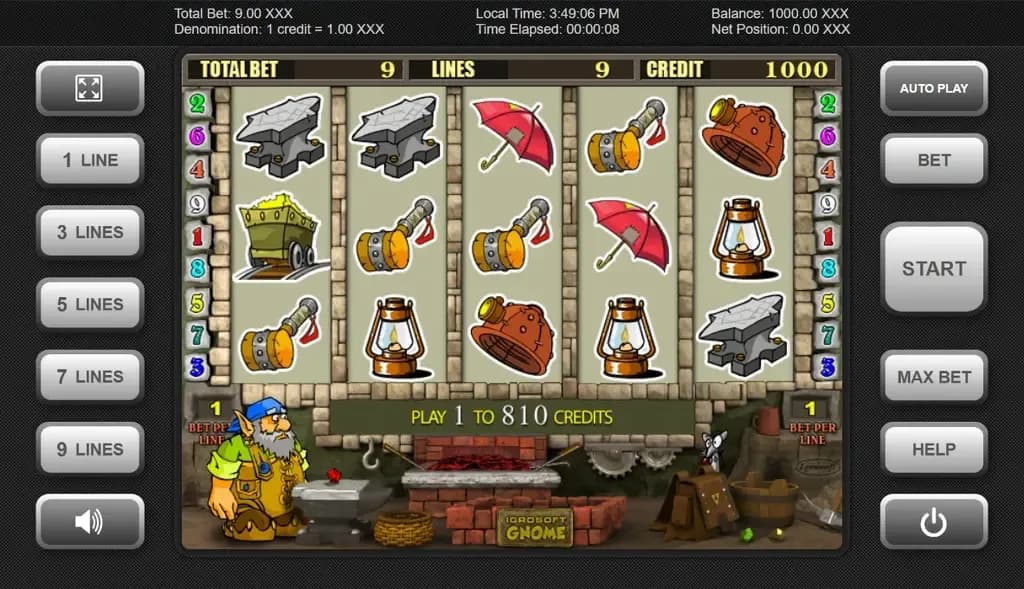Mute sound with the speaker button

[x=90, y=521]
